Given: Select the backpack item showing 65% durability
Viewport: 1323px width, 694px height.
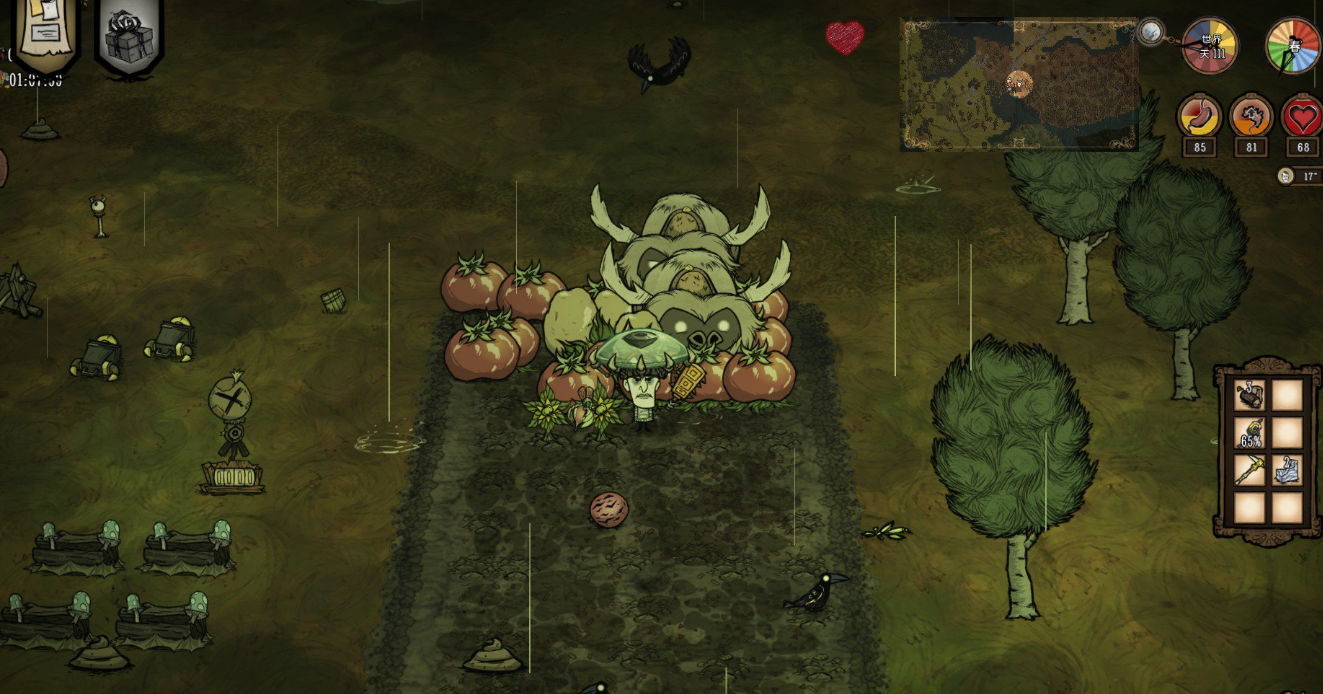Looking at the screenshot, I should (1250, 433).
